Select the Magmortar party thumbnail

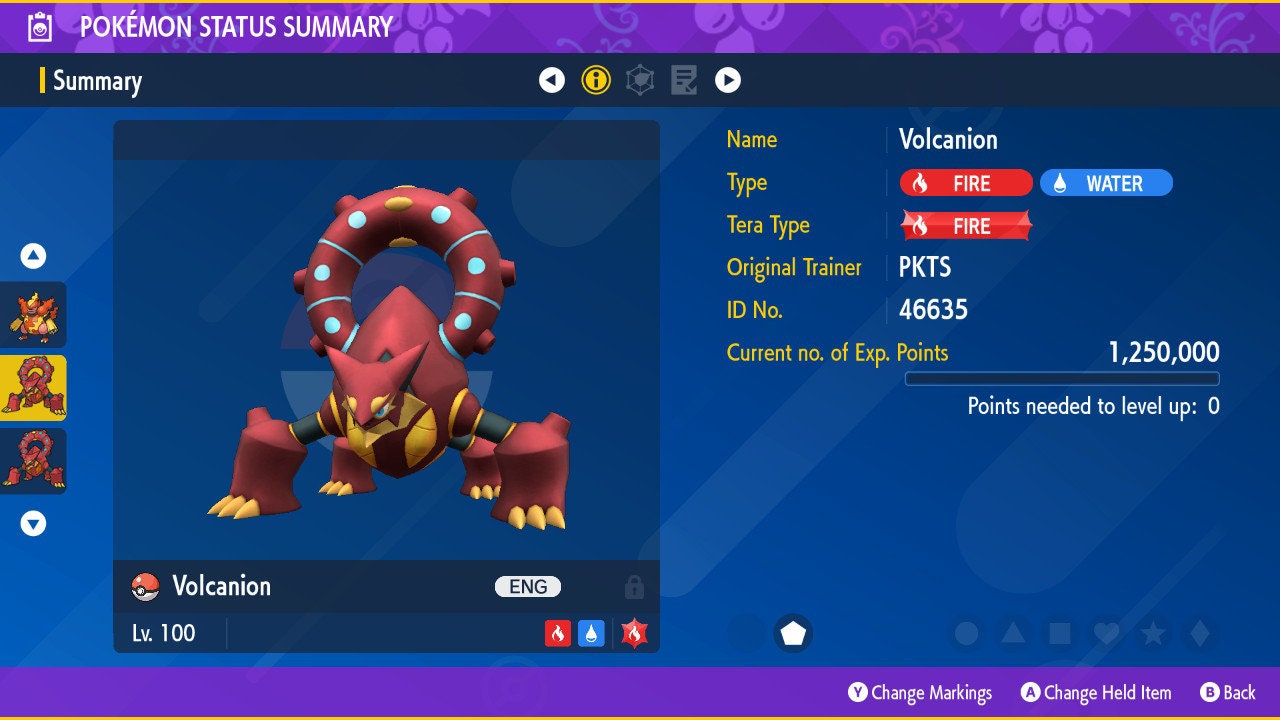click(x=33, y=314)
